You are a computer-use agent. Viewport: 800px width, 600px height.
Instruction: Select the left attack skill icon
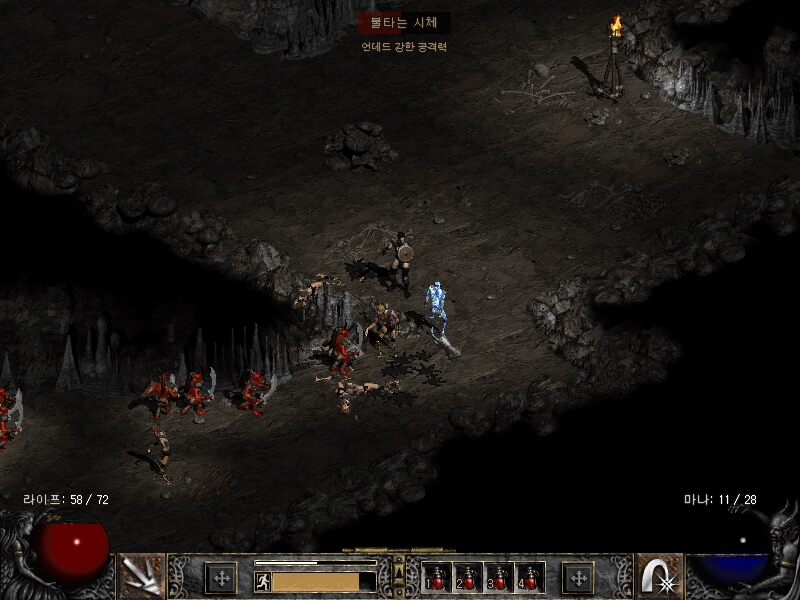click(x=141, y=576)
